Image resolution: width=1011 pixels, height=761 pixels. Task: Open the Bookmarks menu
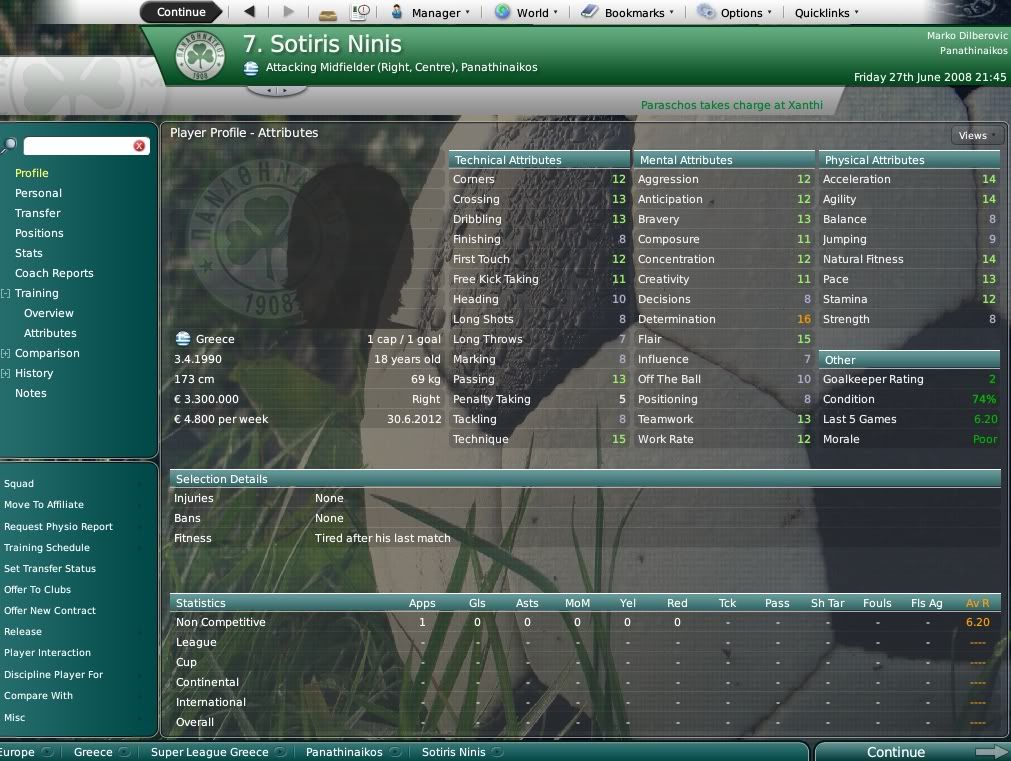click(630, 13)
